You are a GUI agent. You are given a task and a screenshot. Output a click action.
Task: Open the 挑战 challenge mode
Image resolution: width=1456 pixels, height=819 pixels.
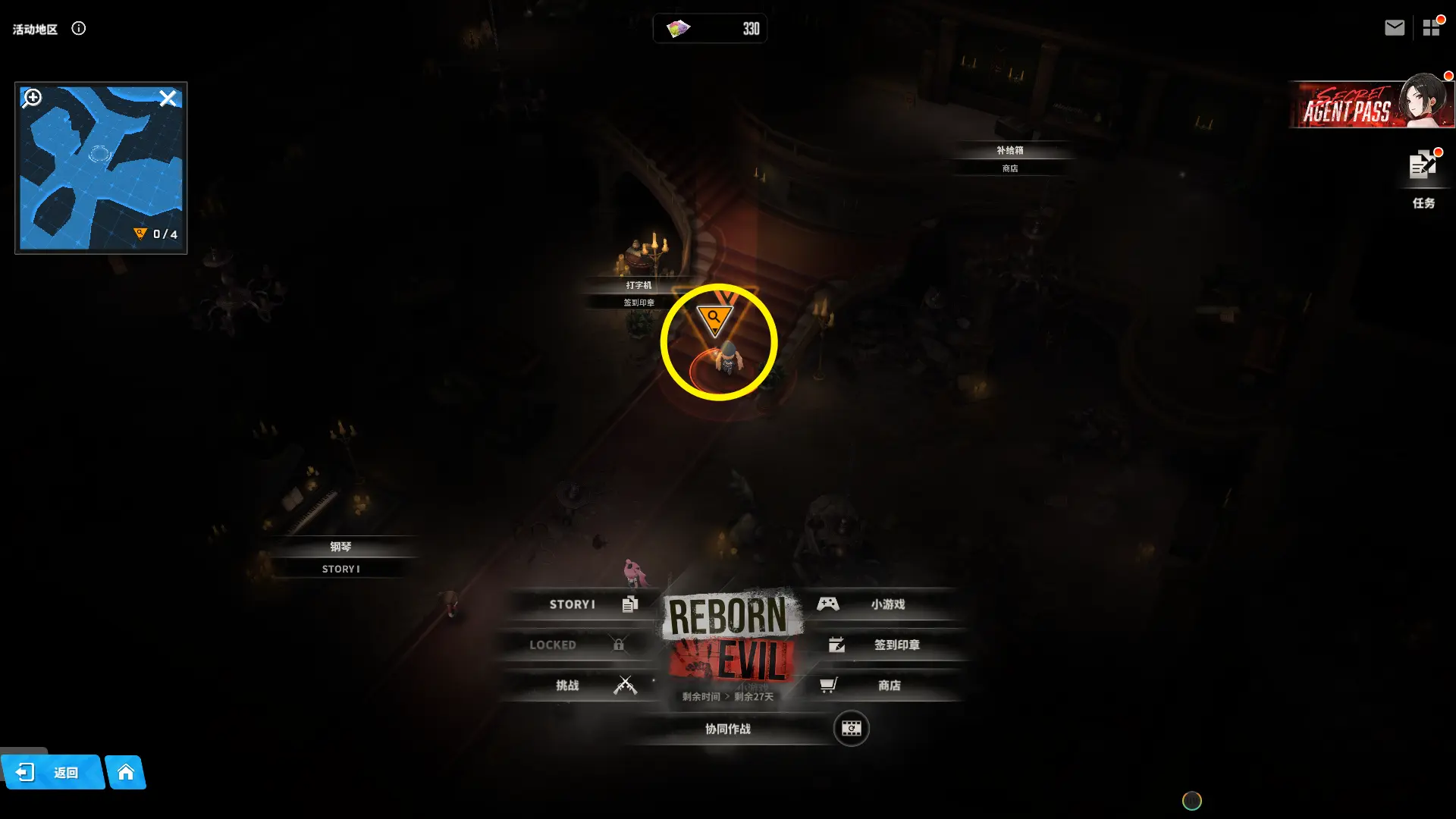tap(582, 686)
